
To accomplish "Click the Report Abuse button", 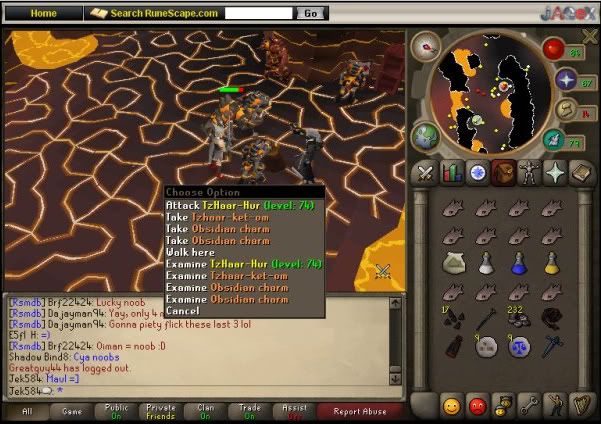I will pyautogui.click(x=360, y=411).
